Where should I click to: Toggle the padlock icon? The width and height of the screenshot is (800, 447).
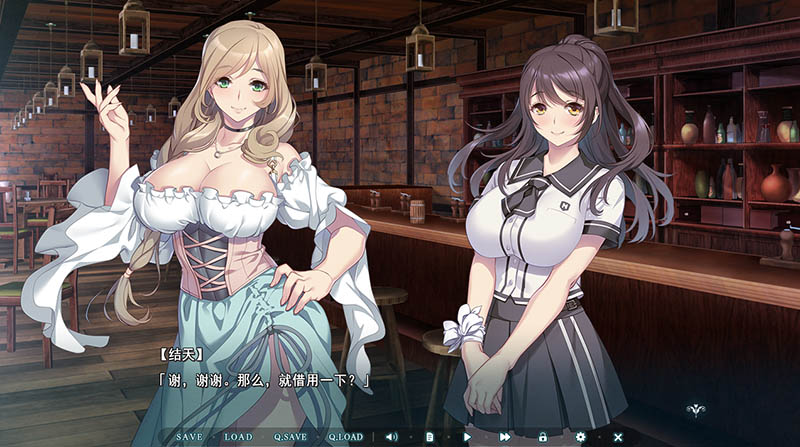click(543, 437)
